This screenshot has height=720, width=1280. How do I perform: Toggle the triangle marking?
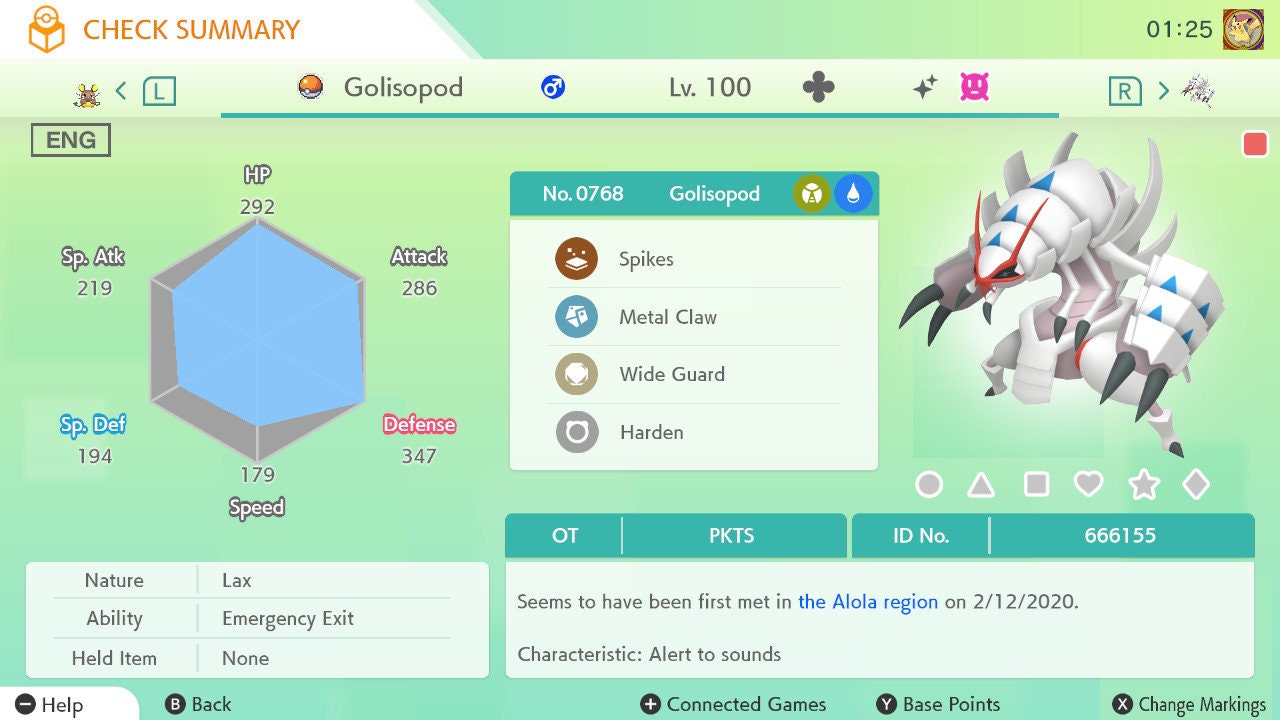[x=981, y=485]
